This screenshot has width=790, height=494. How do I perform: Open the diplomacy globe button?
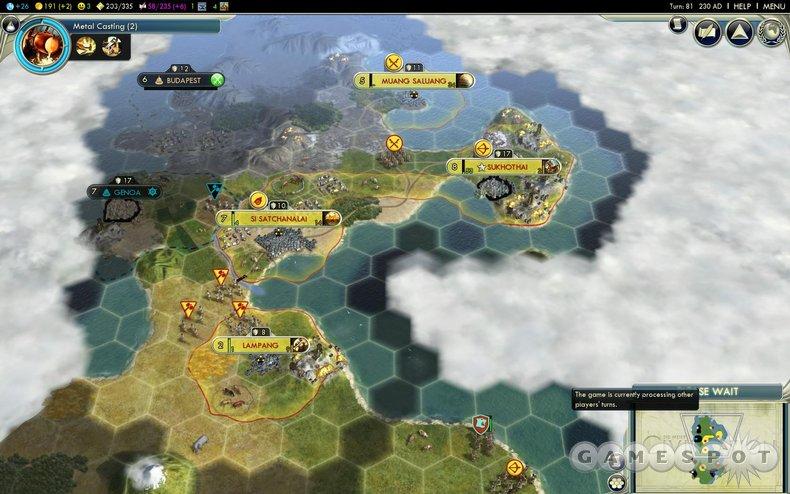771,32
